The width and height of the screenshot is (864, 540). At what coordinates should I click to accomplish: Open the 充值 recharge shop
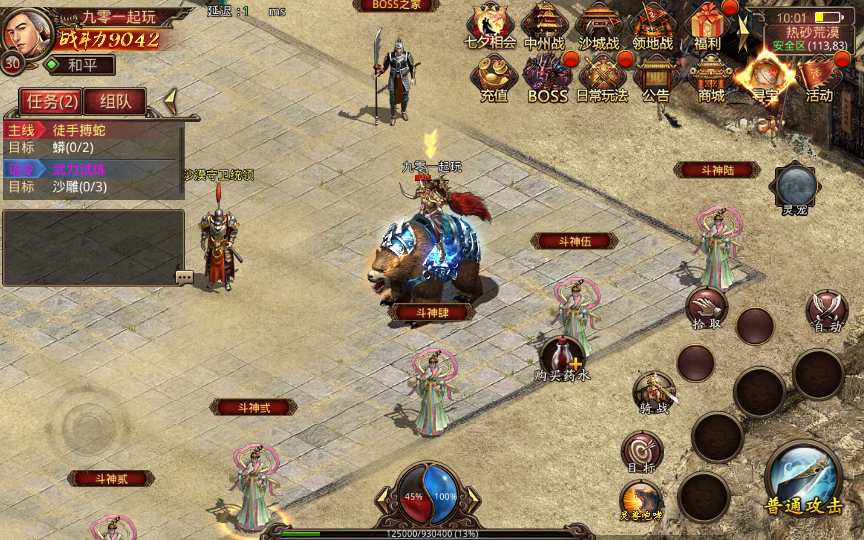tap(494, 76)
